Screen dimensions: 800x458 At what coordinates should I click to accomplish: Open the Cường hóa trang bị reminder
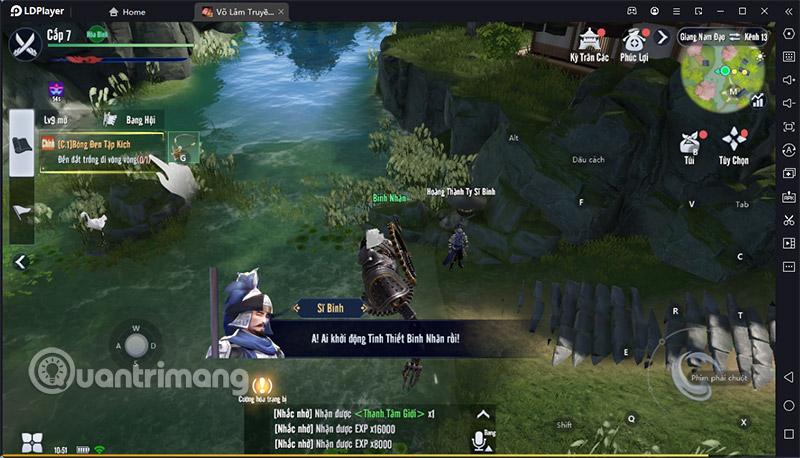pyautogui.click(x=262, y=385)
